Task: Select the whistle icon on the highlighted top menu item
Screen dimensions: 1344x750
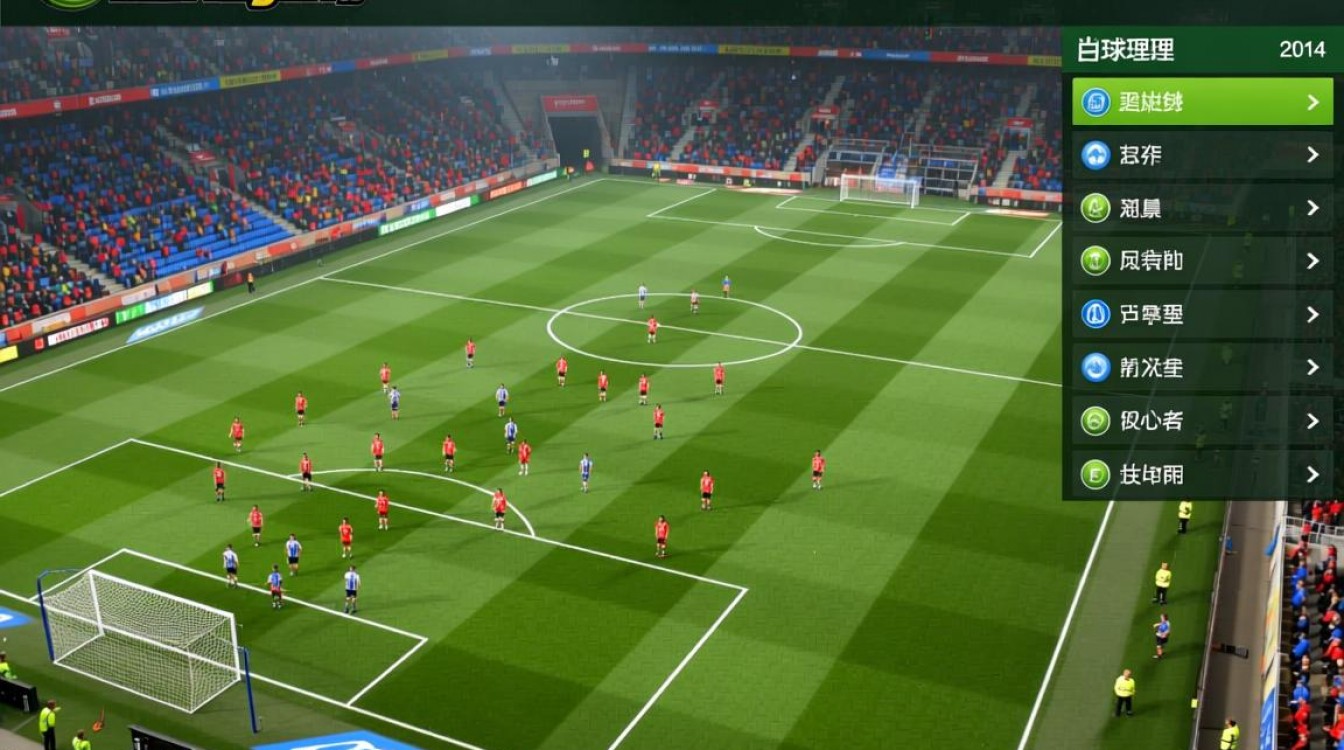Action: tap(1097, 101)
